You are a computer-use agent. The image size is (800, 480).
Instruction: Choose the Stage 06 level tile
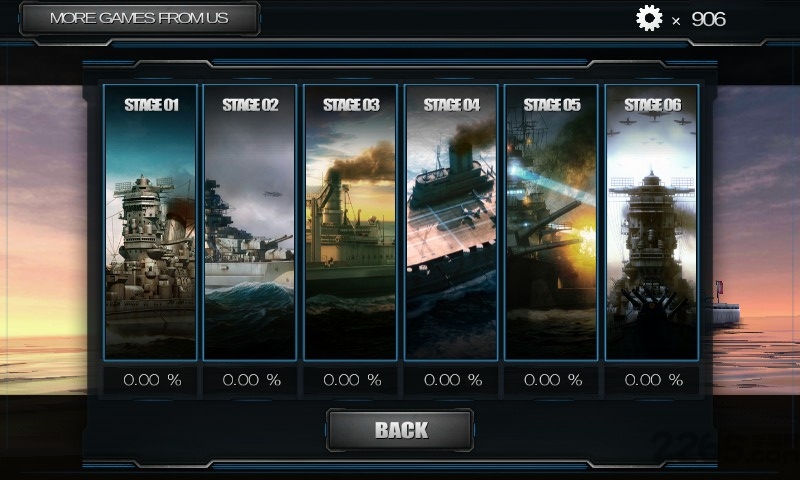tap(652, 222)
